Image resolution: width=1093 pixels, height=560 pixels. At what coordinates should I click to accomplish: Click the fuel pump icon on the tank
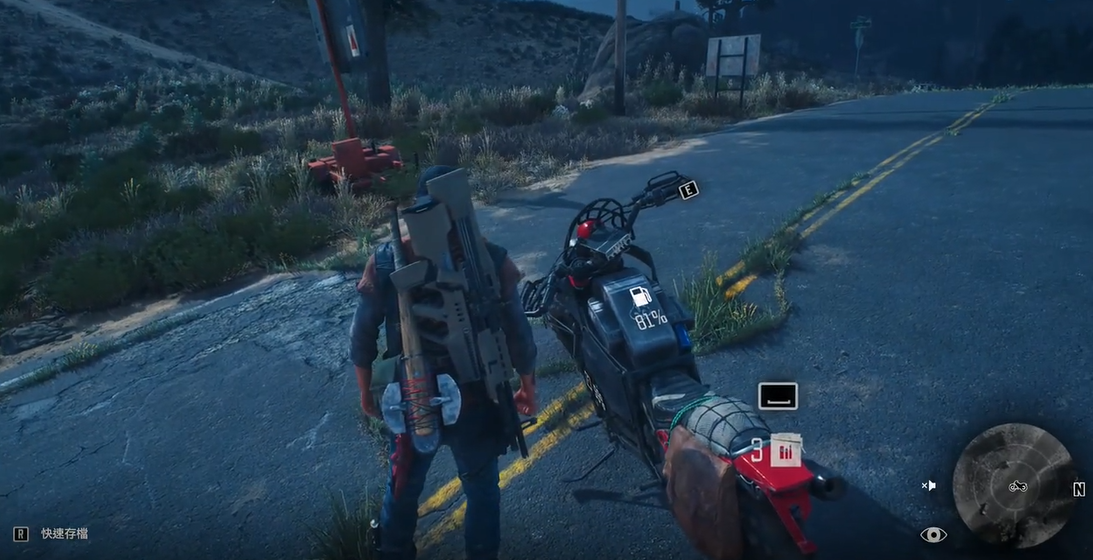coord(639,297)
